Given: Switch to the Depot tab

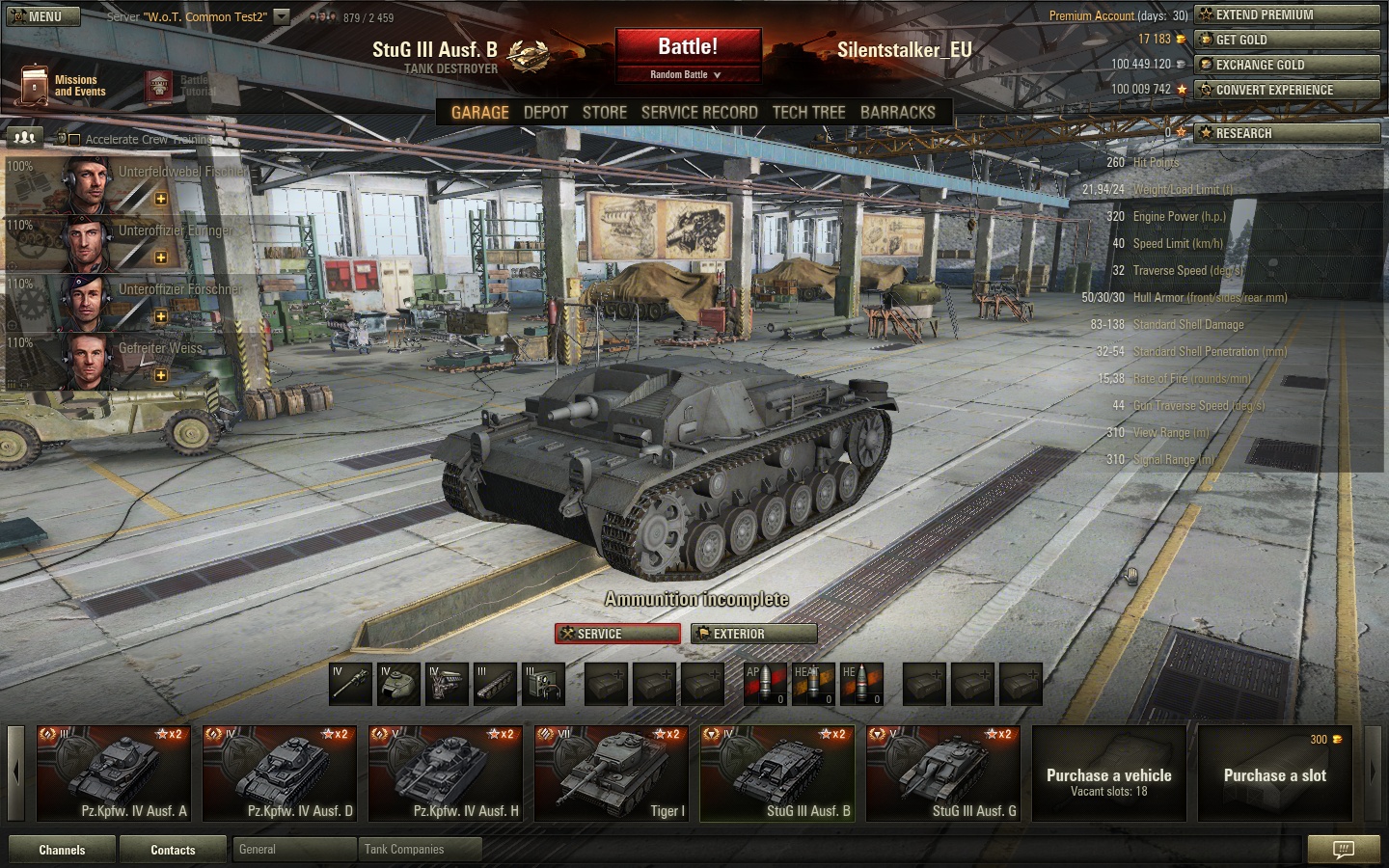Looking at the screenshot, I should pos(545,113).
